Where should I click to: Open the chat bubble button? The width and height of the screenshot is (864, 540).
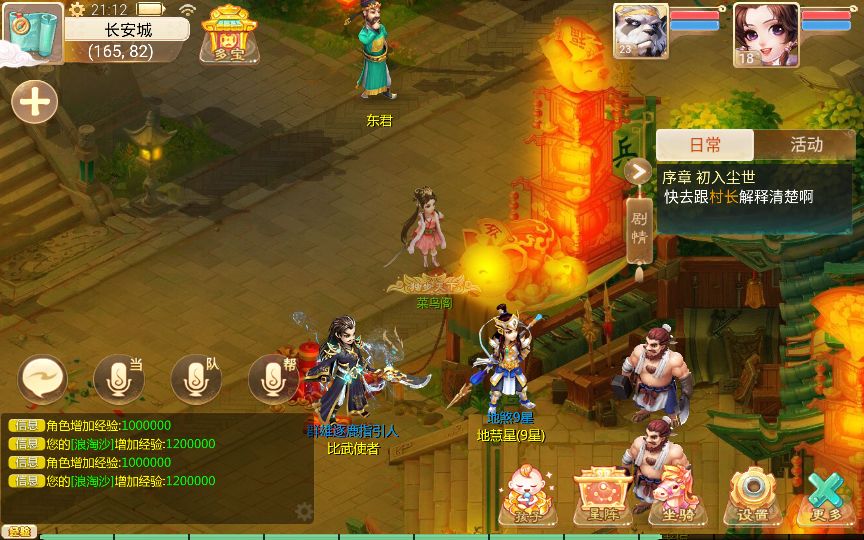pos(42,378)
